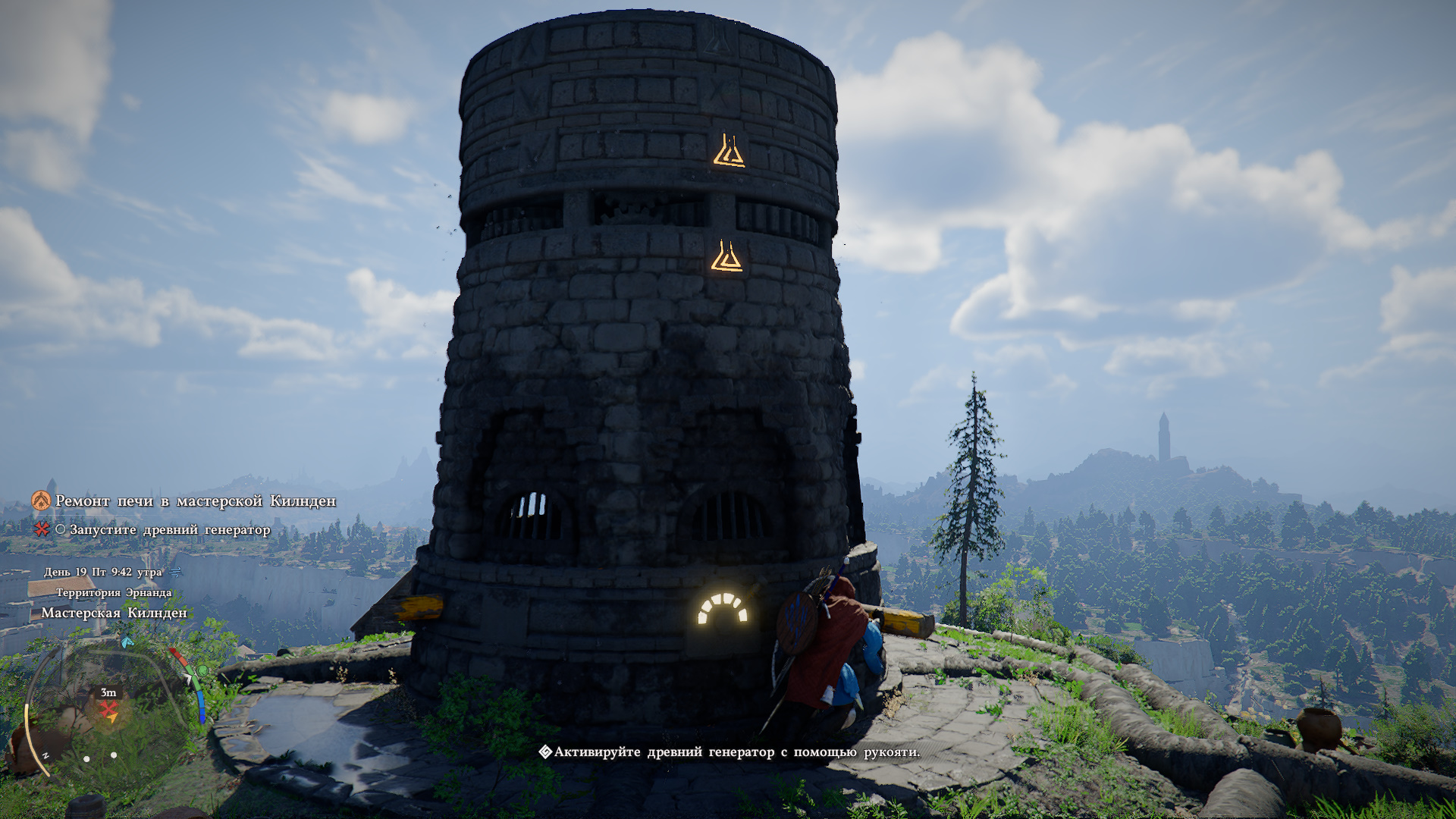Open the Kilnden workshop furnace repair quest
The height and width of the screenshot is (819, 1456).
[195, 501]
